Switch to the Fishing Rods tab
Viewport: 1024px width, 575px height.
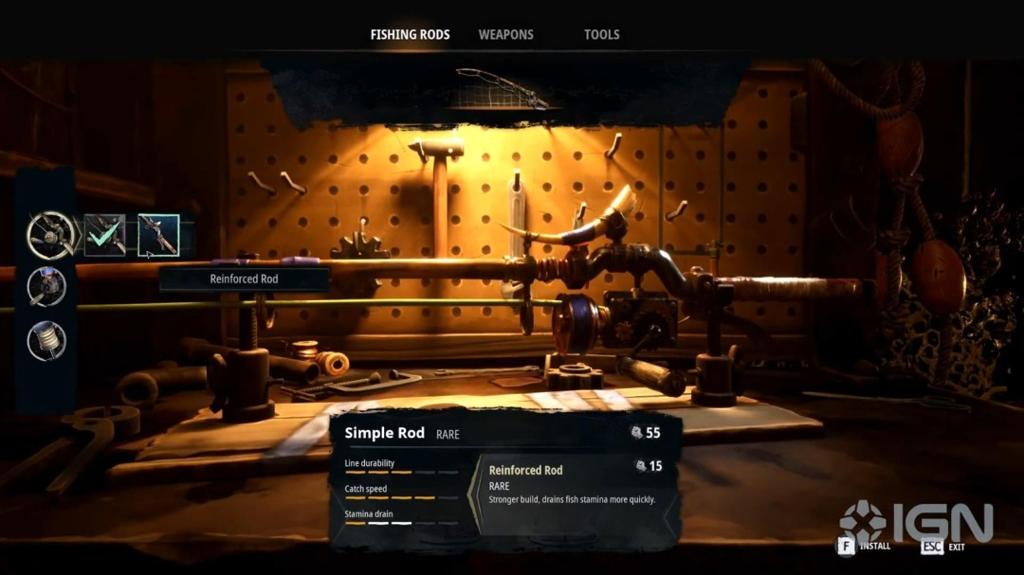coord(410,34)
